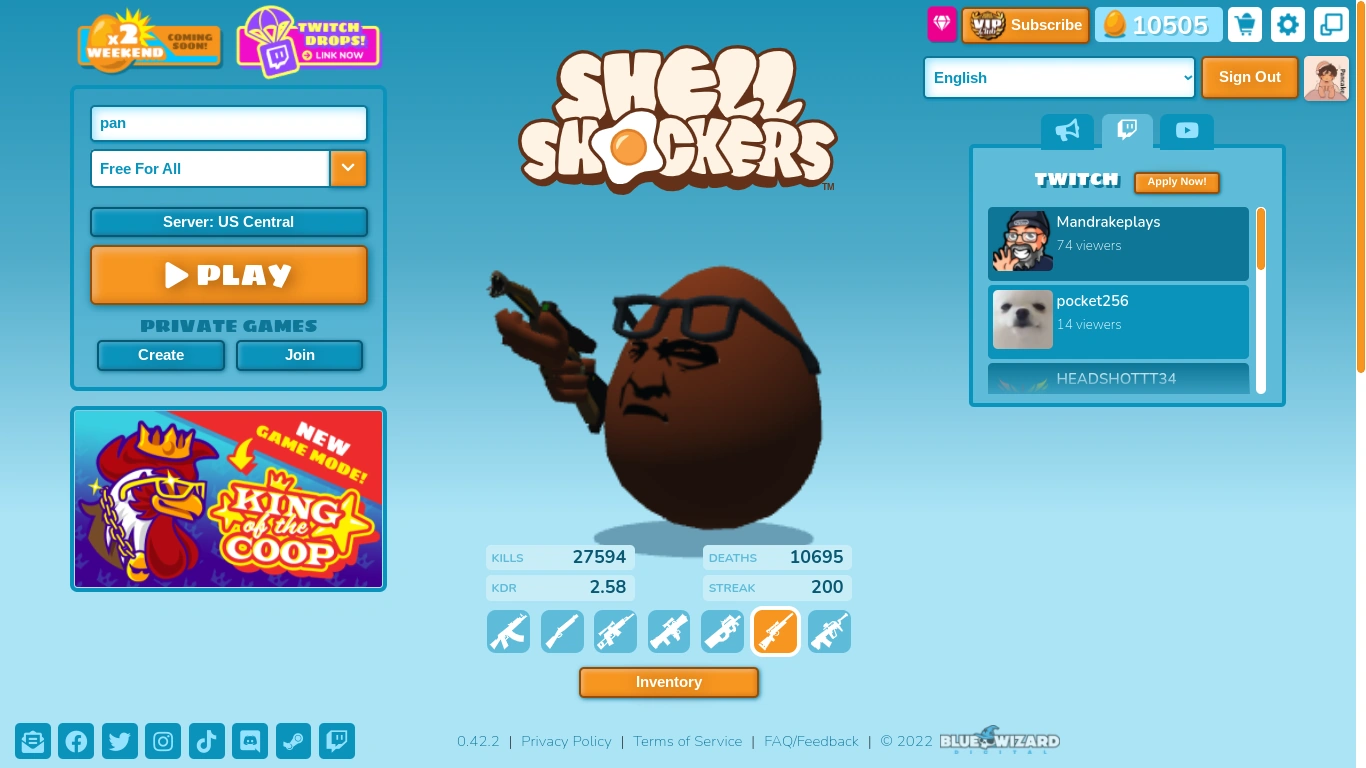Viewport: 1366px width, 768px height.
Task: Click the username field showing 'pan'
Action: coord(228,123)
